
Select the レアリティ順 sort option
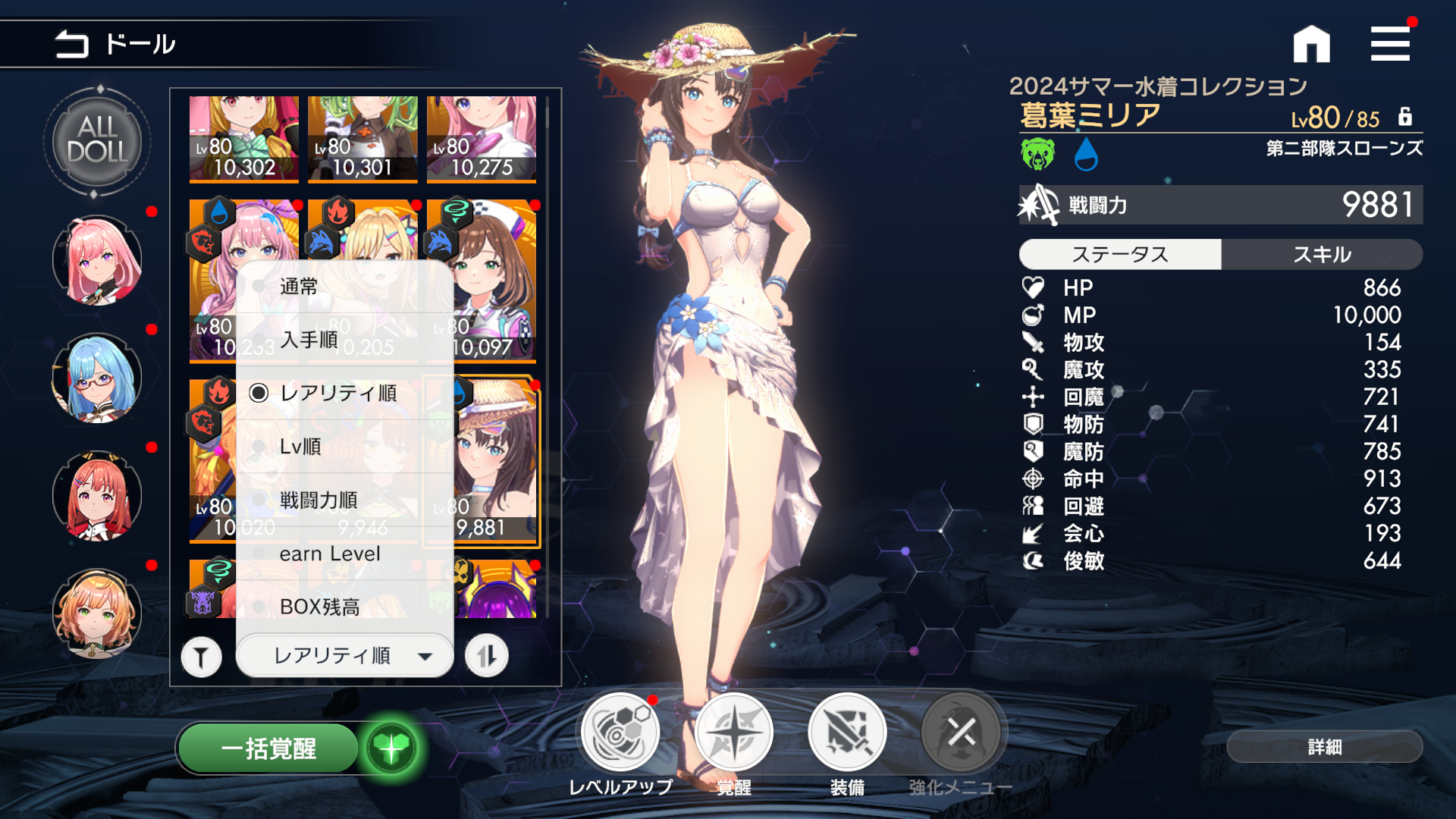tap(337, 393)
